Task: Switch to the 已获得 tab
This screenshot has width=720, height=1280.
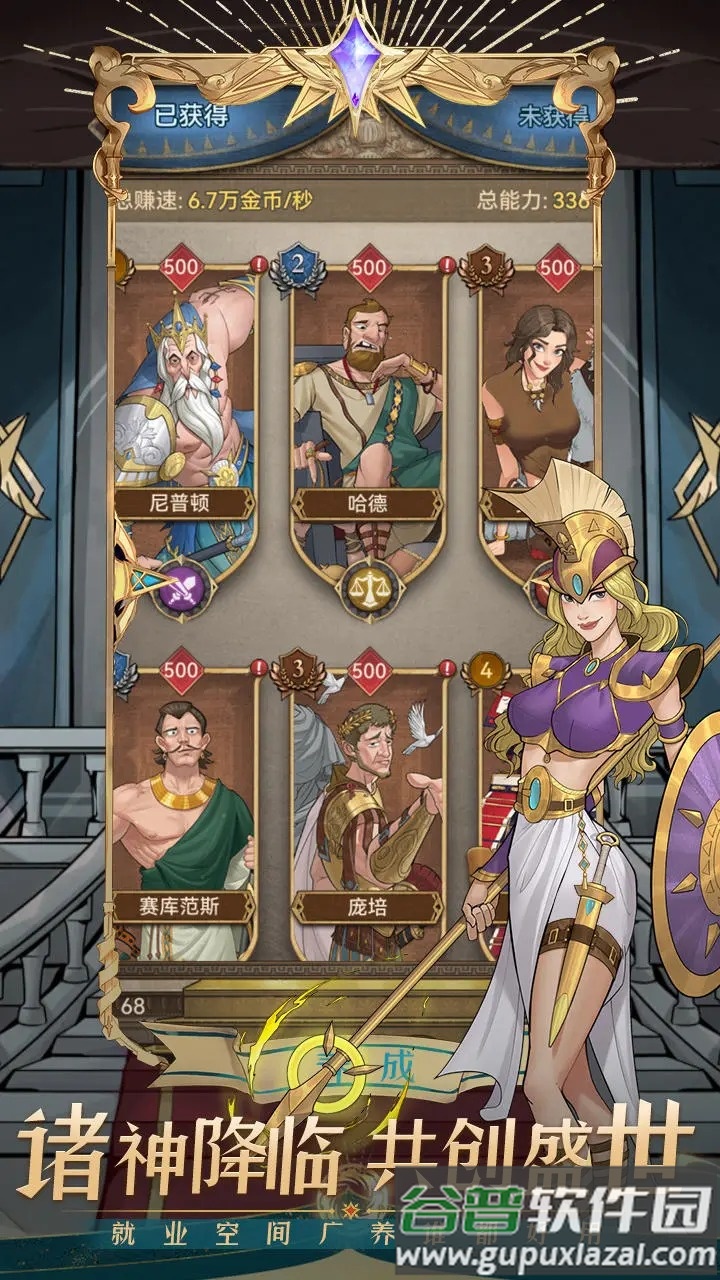Action: pyautogui.click(x=190, y=115)
